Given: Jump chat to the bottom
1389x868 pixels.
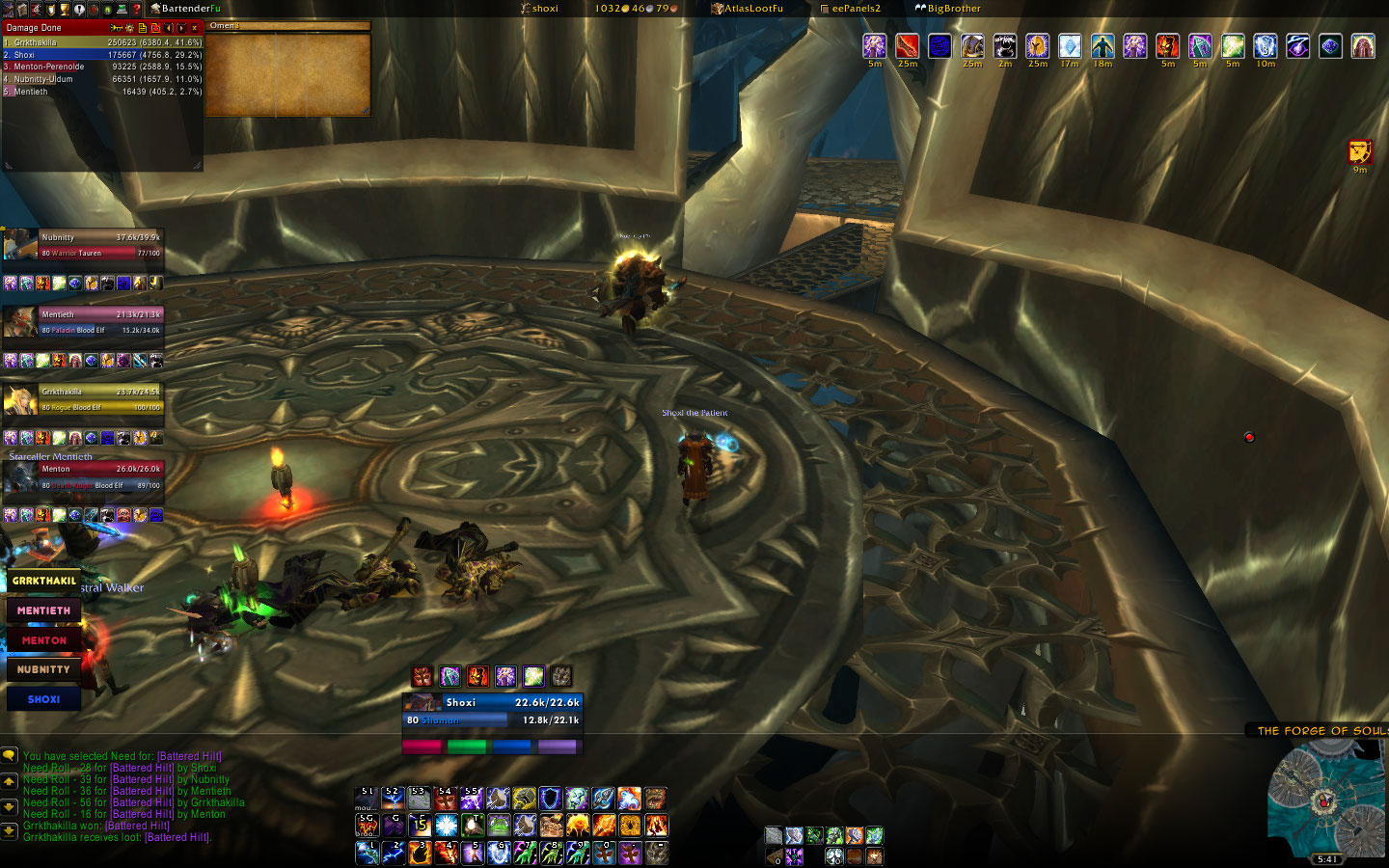Looking at the screenshot, I should click(9, 830).
